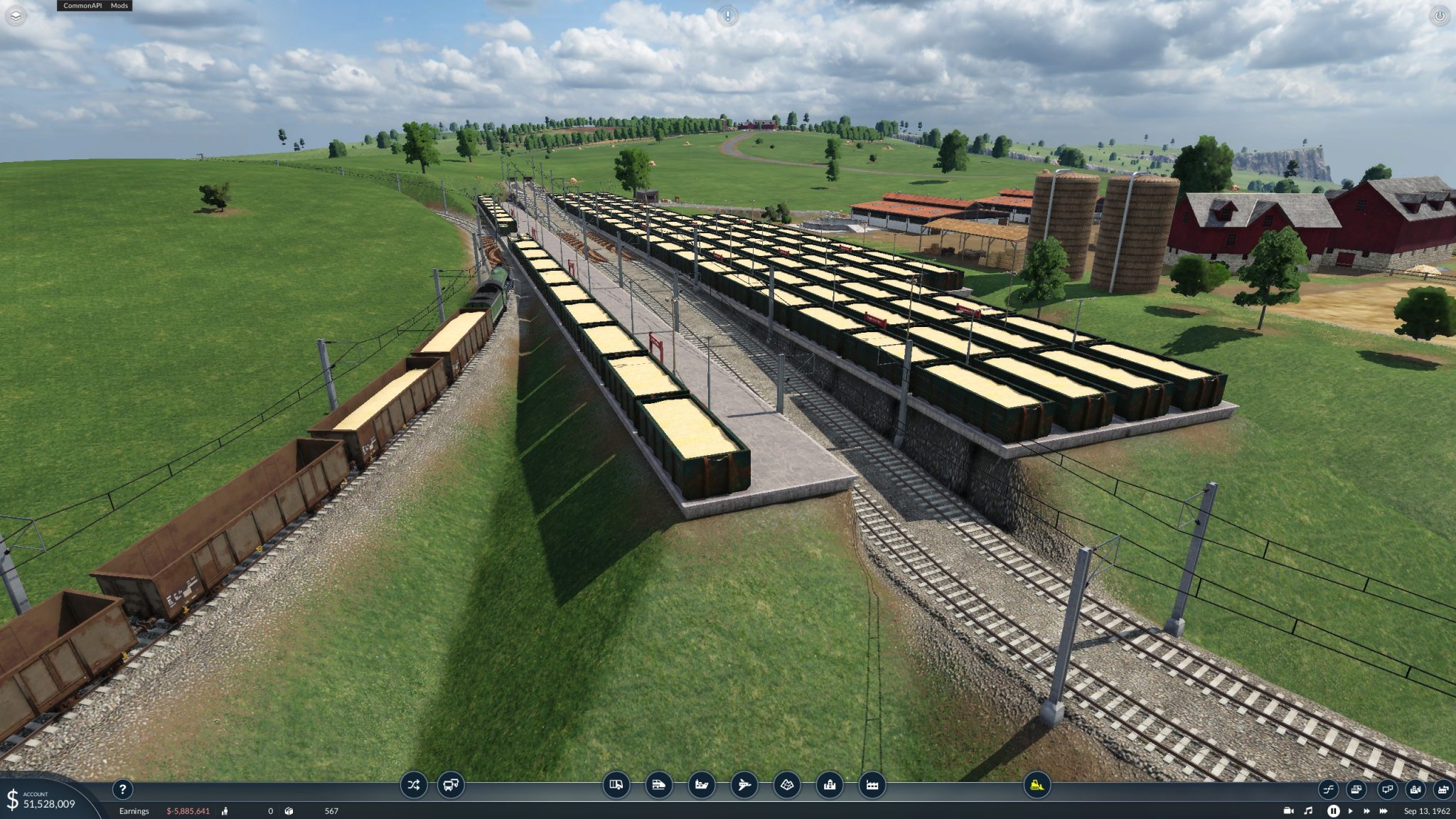Screen dimensions: 1456x819
Task: Toggle the cinematic camera mode
Action: click(x=1288, y=810)
